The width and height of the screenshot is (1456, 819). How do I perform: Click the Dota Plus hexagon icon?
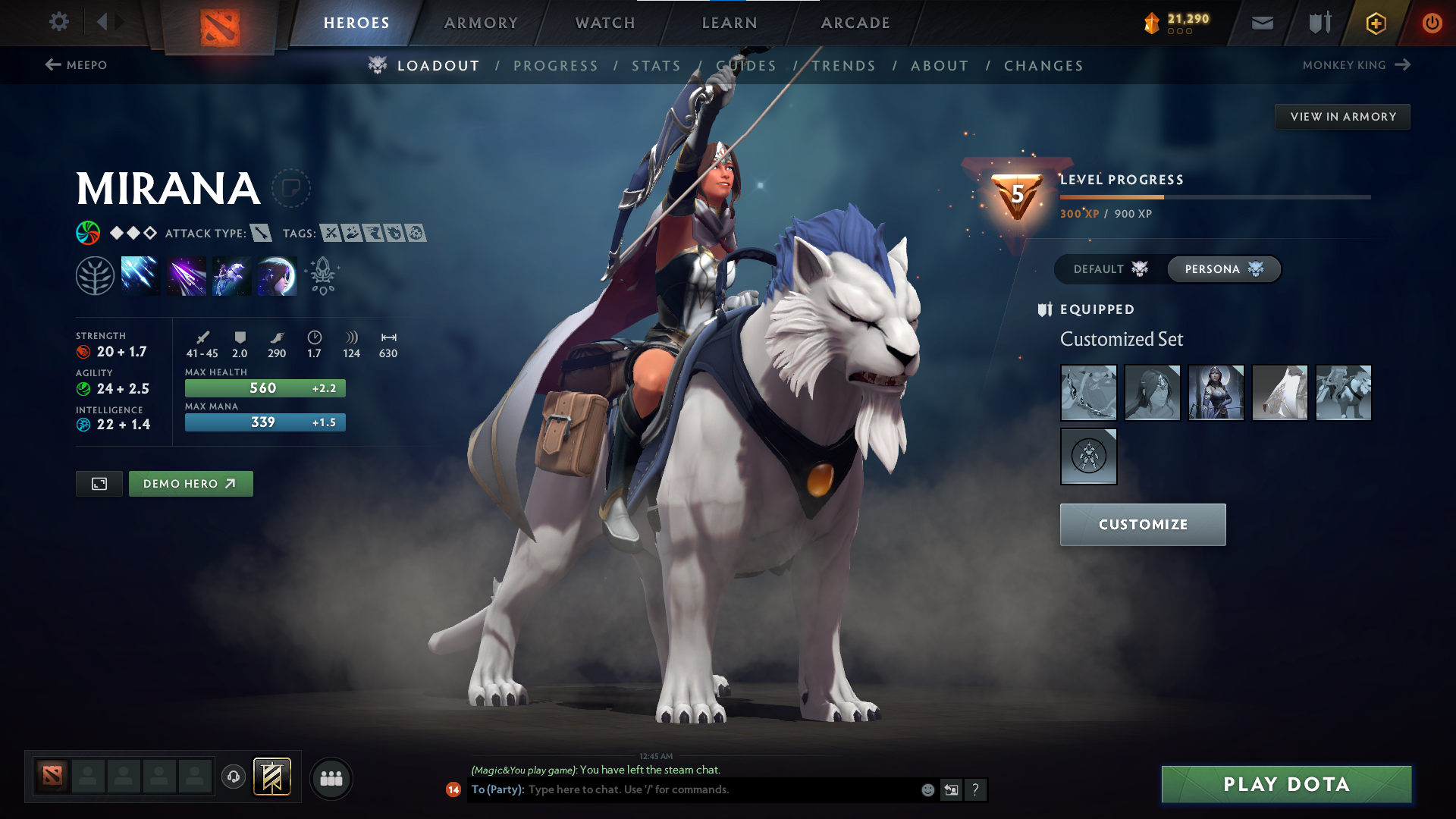(1375, 23)
